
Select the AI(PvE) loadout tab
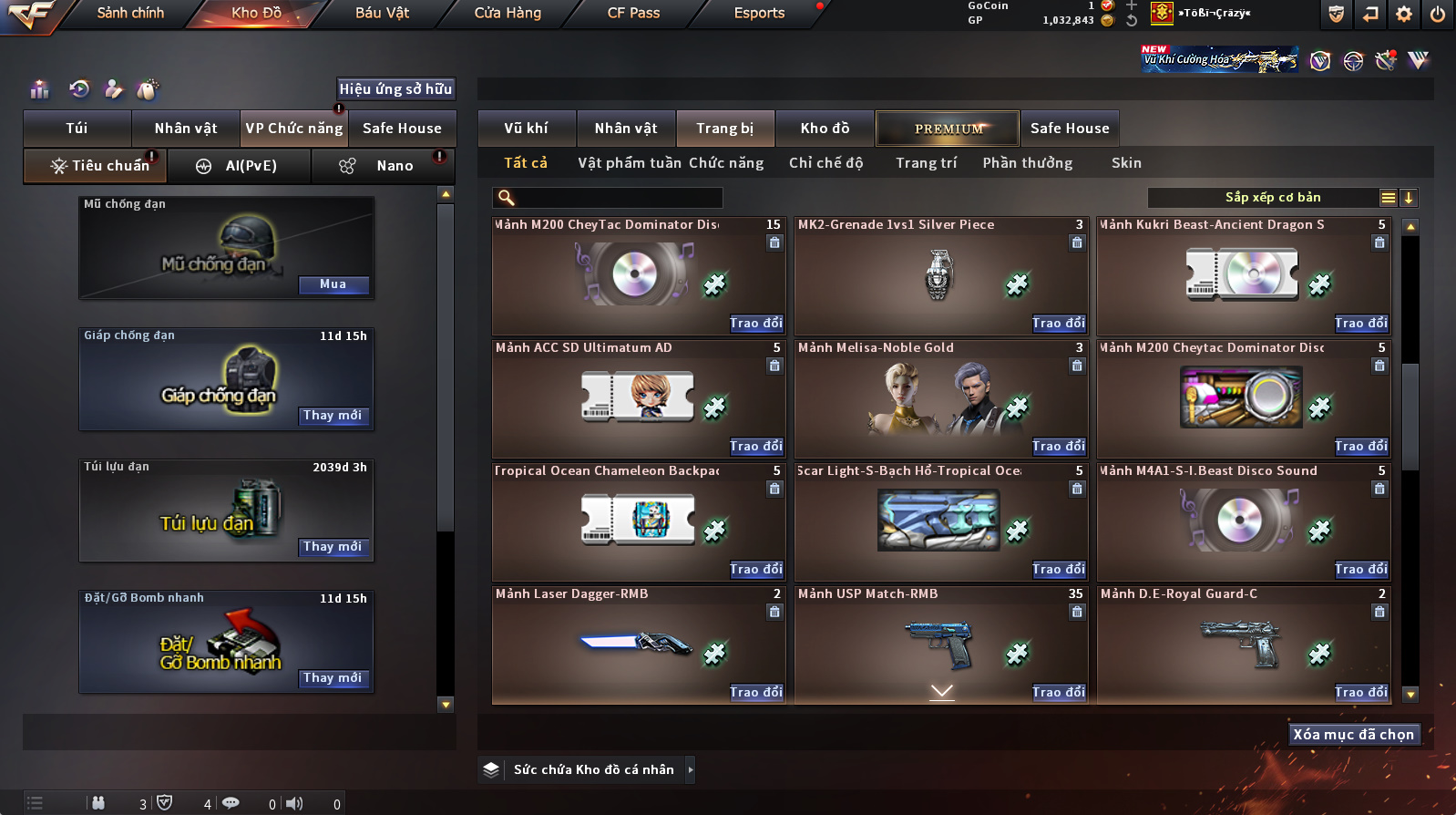[251, 166]
